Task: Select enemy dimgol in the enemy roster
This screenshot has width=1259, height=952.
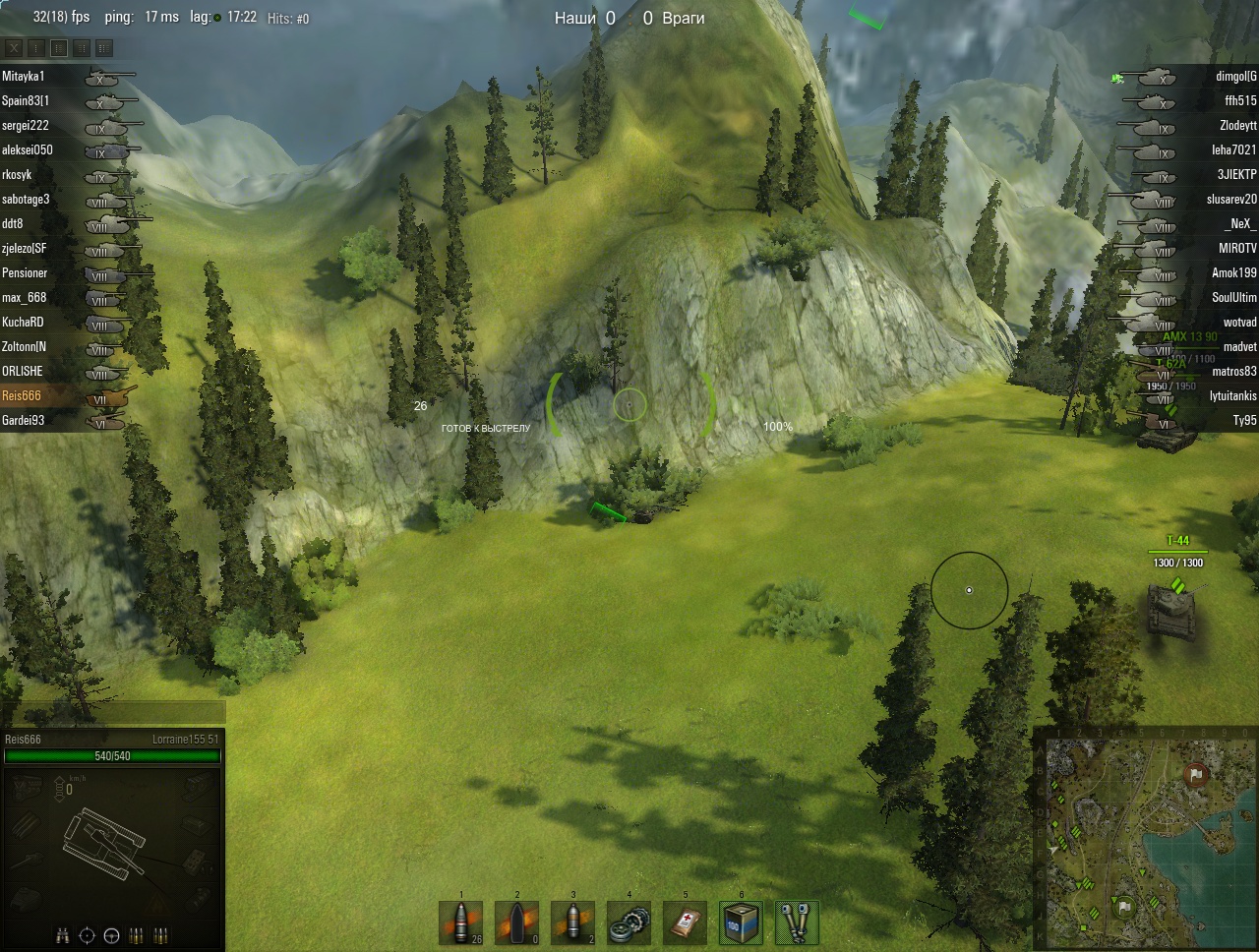Action: 1235,76
